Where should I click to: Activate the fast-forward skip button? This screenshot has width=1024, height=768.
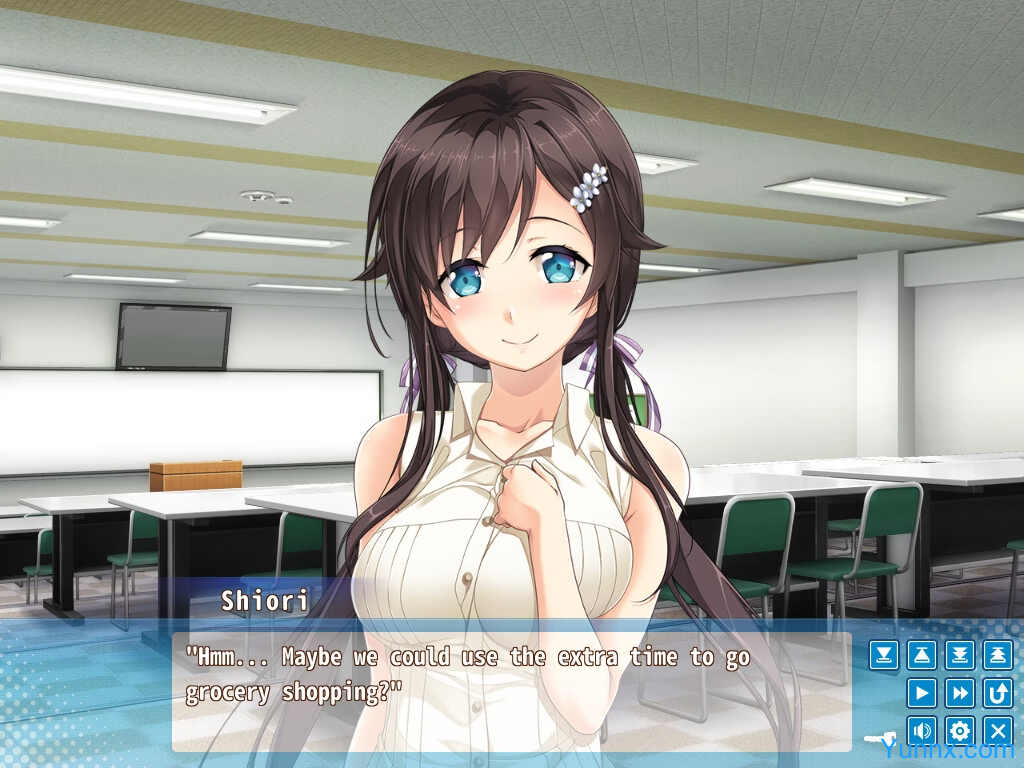click(x=959, y=692)
